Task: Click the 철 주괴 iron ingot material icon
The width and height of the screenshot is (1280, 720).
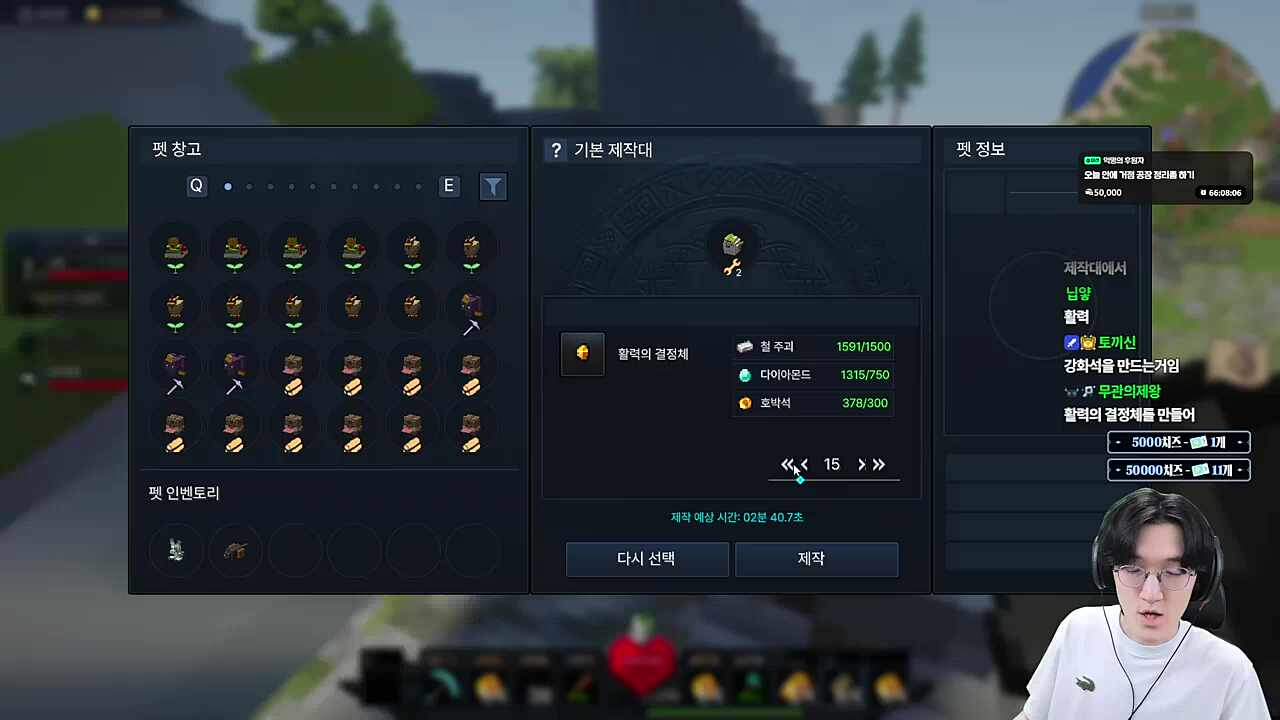Action: click(745, 346)
